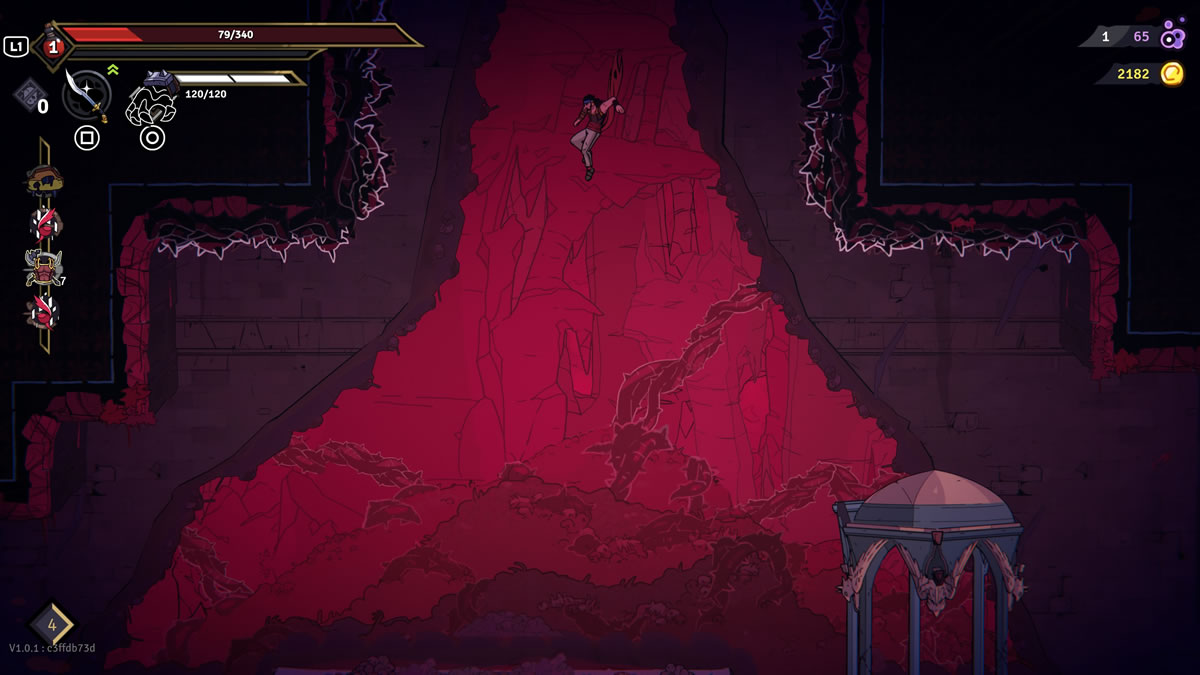Select the eyepatch skull medallion
The height and width of the screenshot is (675, 1200).
coord(44,181)
